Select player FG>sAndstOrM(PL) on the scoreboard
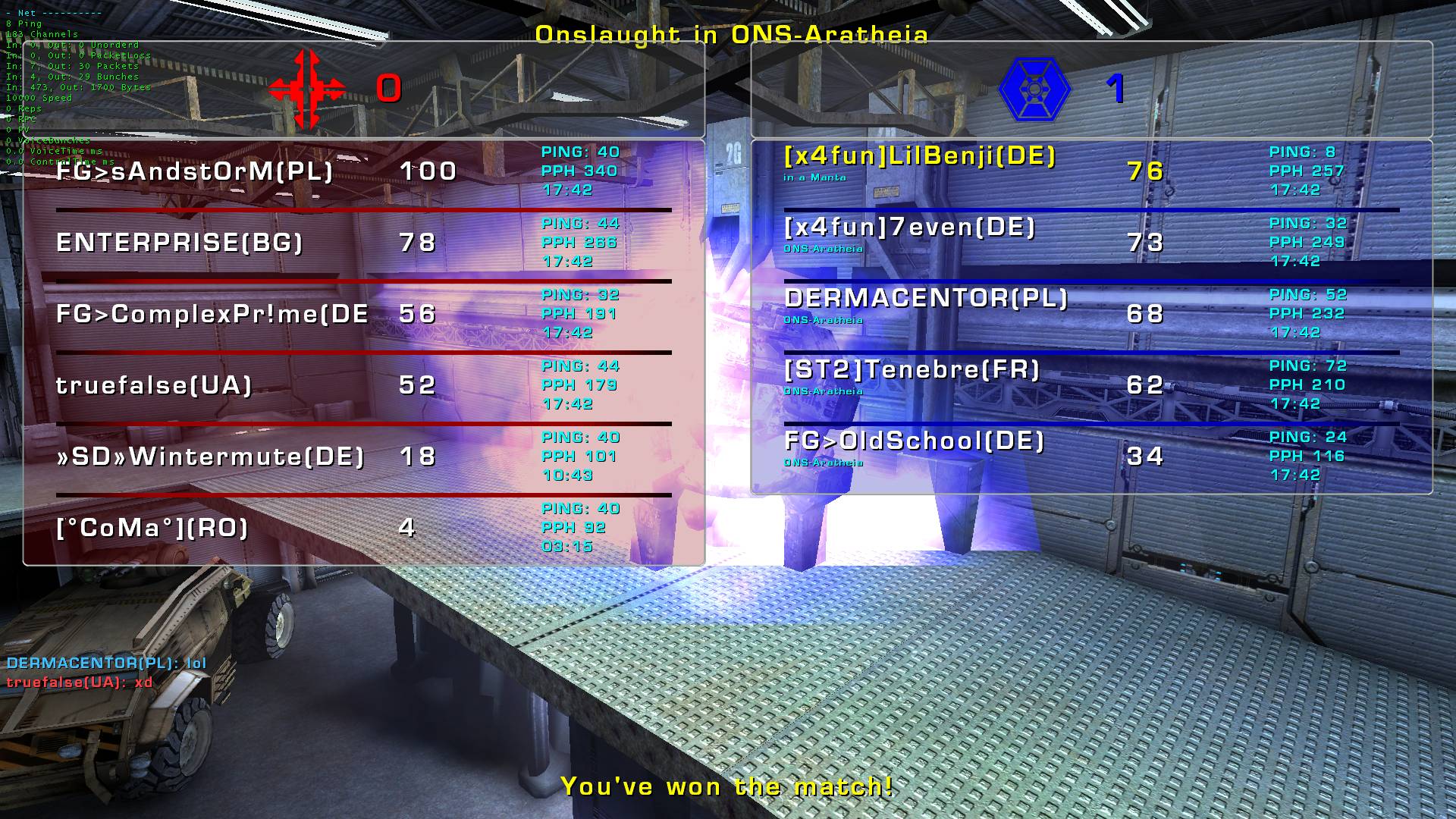Viewport: 1456px width, 819px height. coord(194,171)
